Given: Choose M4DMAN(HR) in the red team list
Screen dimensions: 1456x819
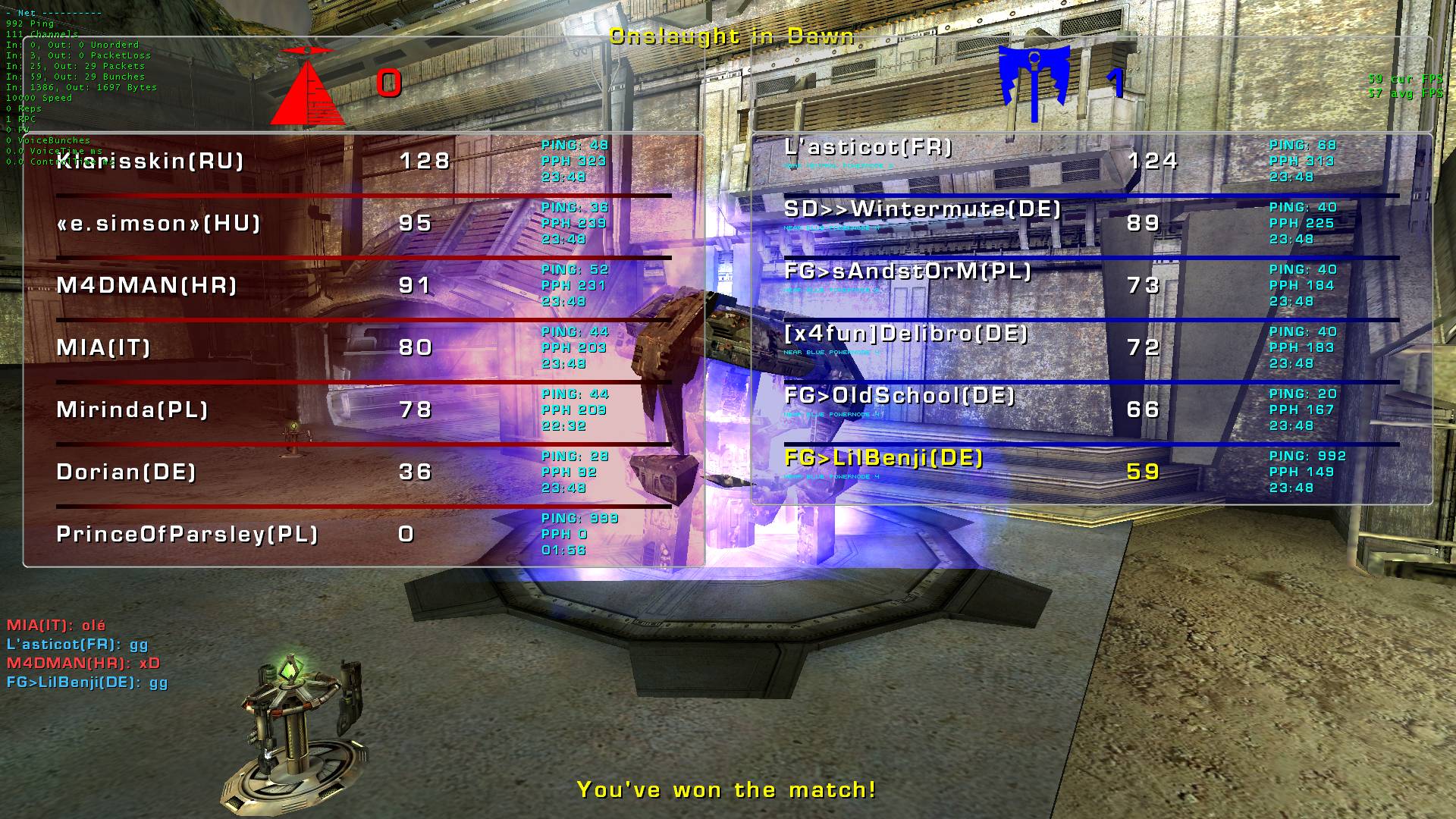Looking at the screenshot, I should (x=147, y=286).
